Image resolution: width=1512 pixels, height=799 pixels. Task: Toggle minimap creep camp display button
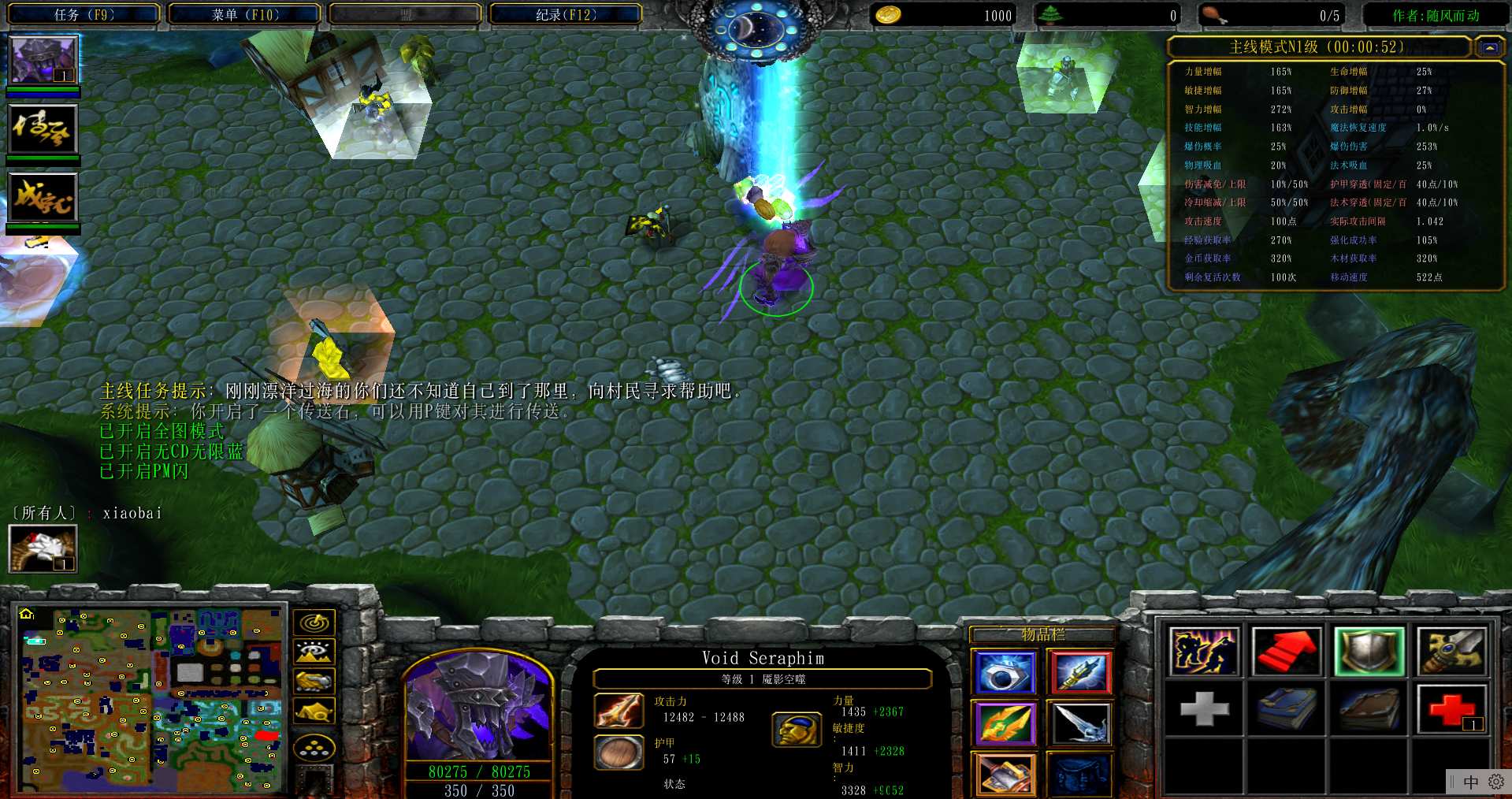314,712
